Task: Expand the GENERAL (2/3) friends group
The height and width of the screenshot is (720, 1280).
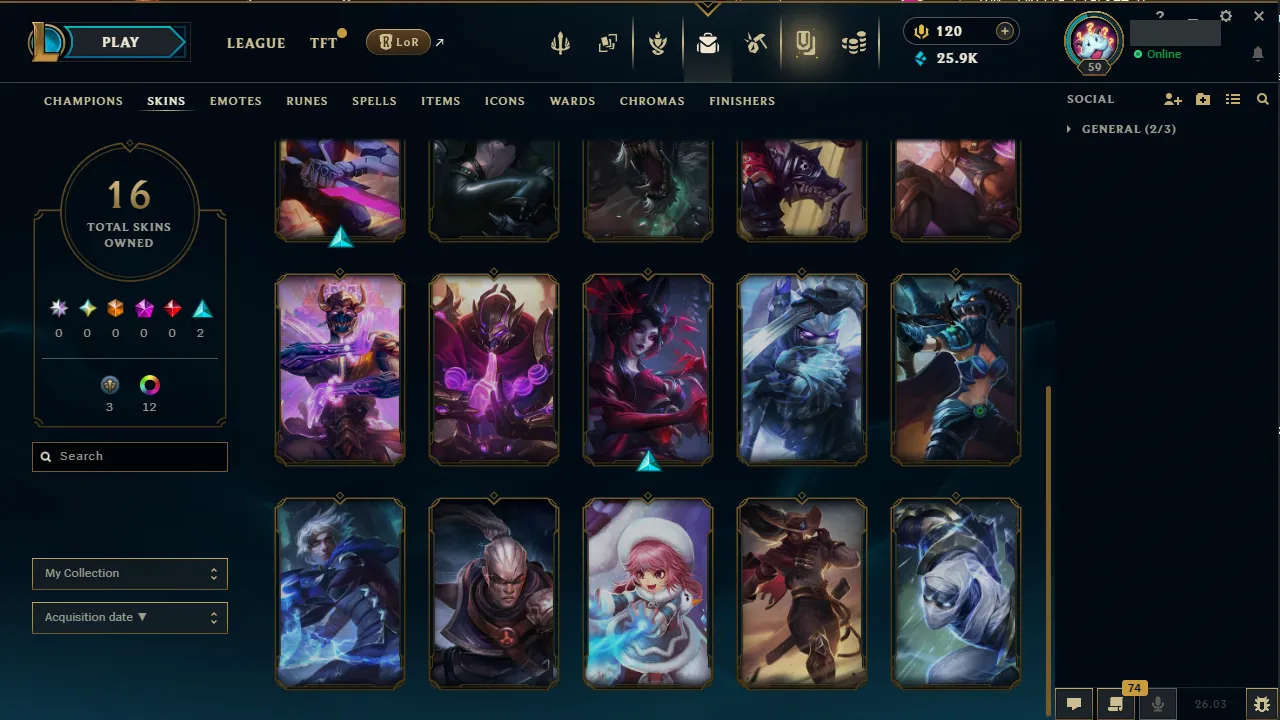Action: click(1121, 129)
